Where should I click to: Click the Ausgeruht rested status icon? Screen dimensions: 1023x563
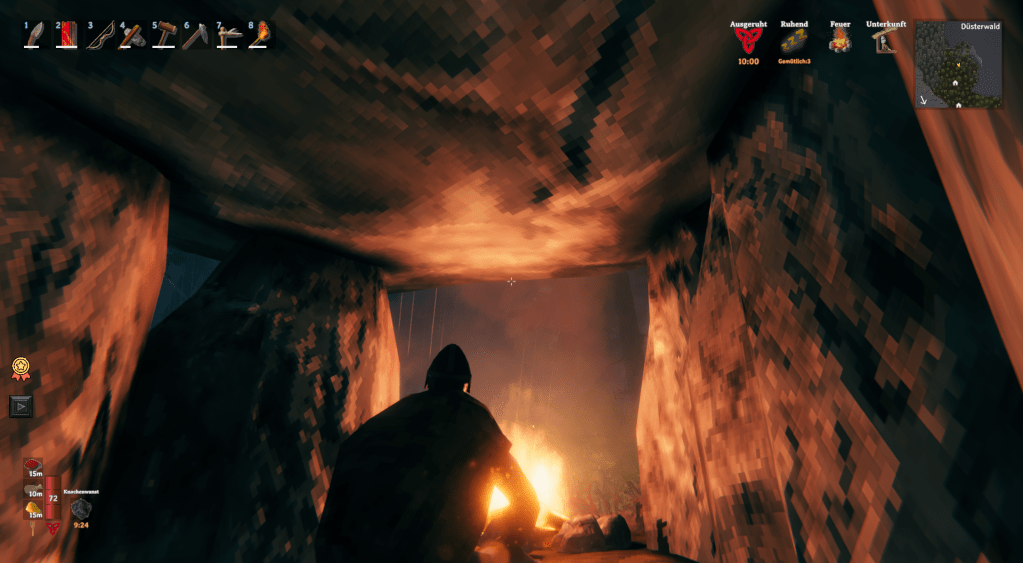747,41
